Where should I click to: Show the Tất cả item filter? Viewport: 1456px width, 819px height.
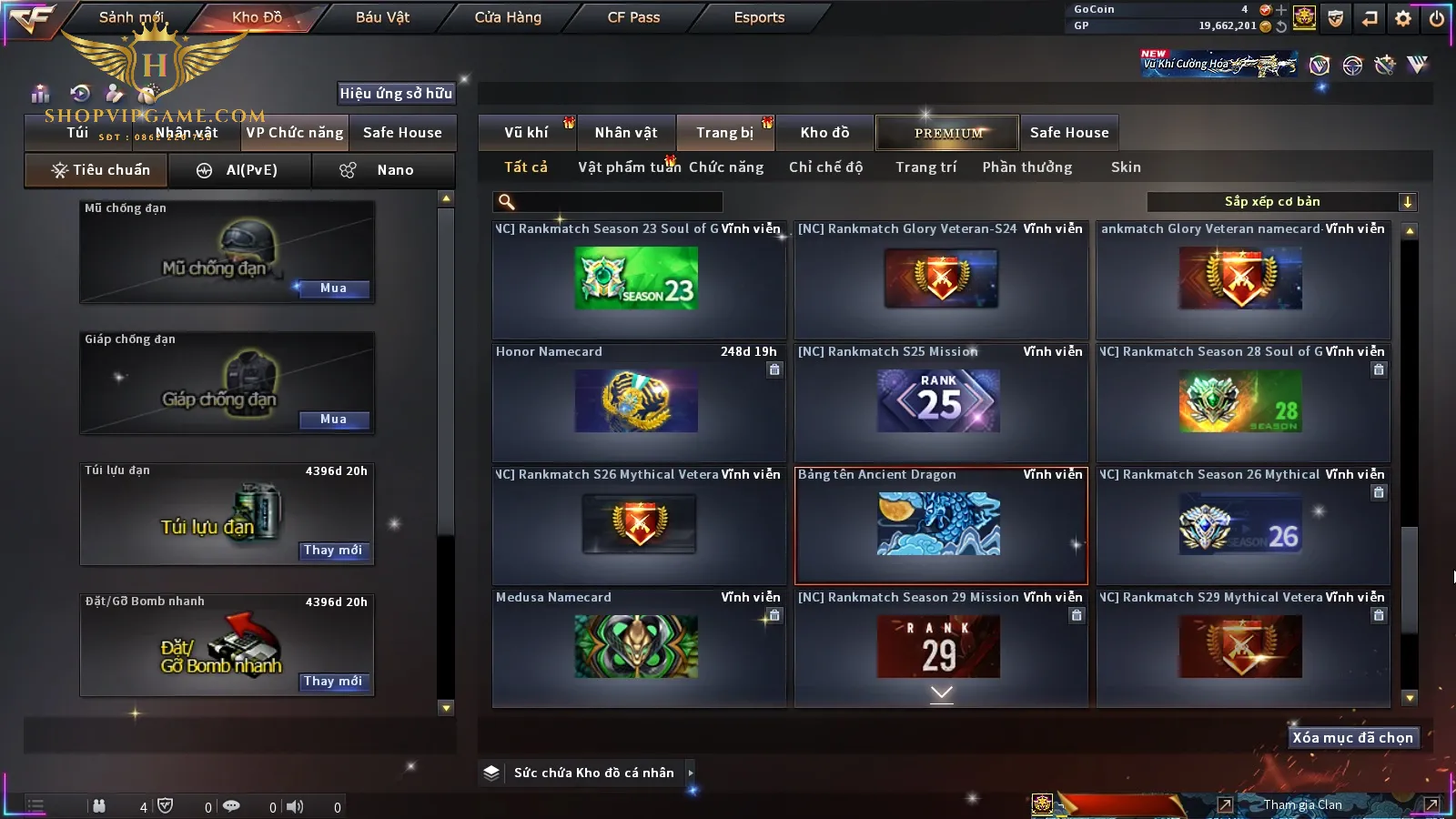(x=526, y=167)
